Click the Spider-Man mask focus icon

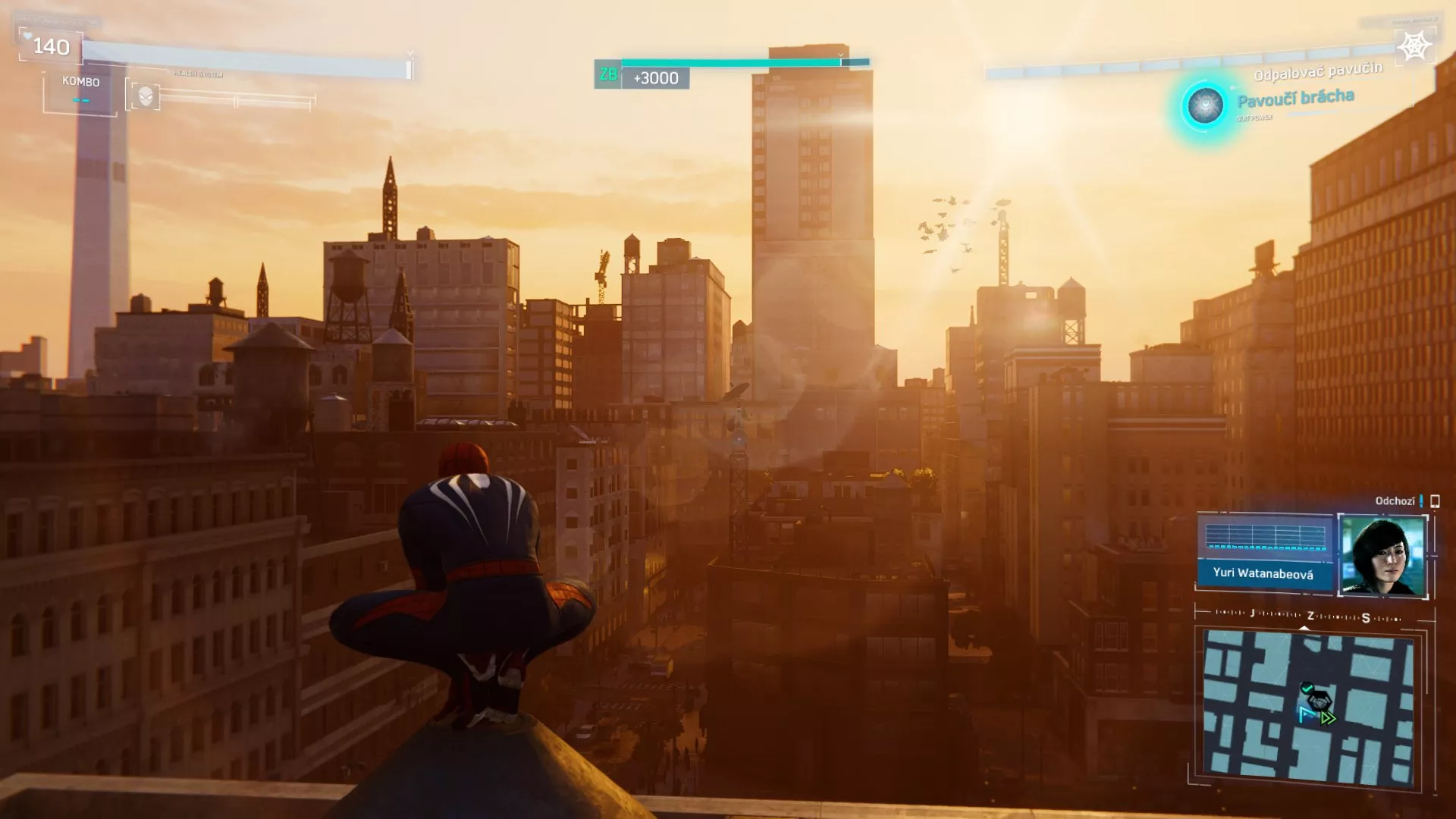(x=146, y=94)
